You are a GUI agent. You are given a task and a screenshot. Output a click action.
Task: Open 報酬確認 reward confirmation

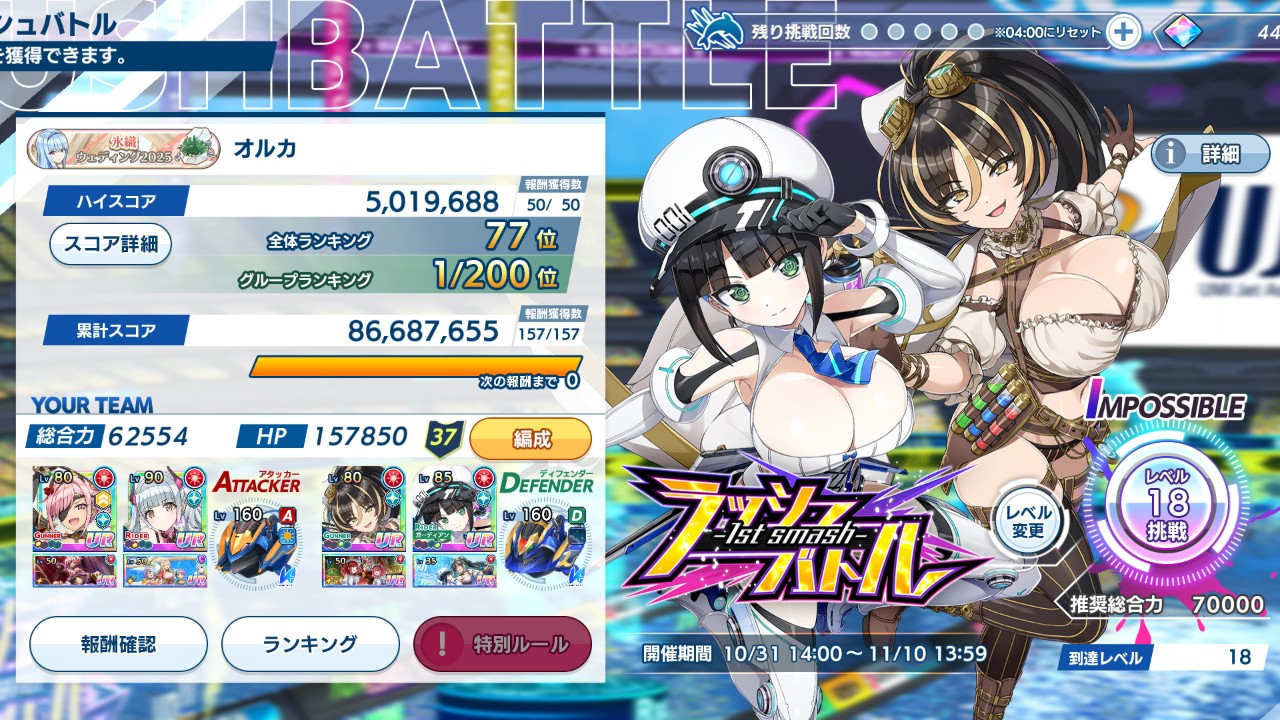point(118,644)
